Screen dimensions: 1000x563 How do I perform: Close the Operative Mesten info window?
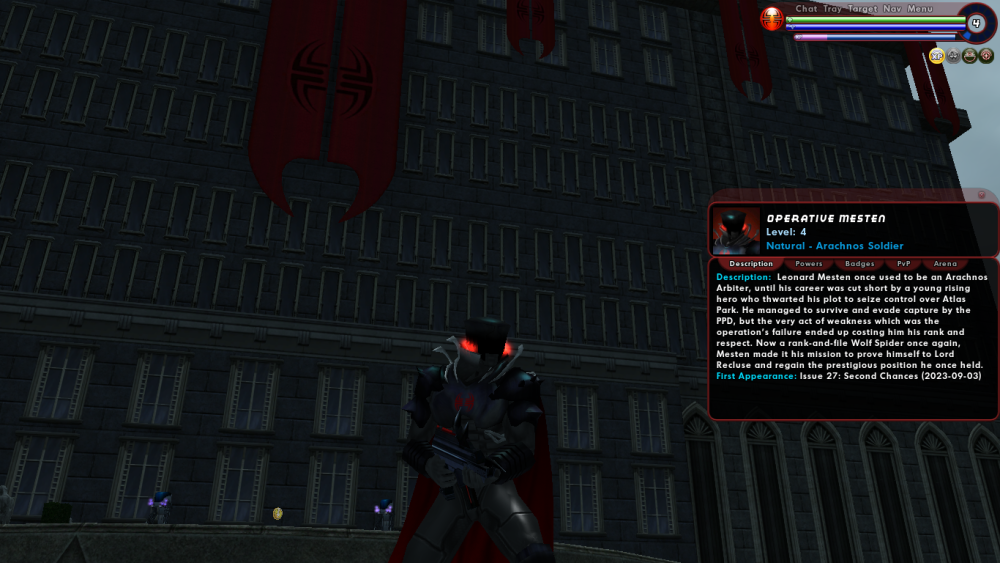point(981,194)
